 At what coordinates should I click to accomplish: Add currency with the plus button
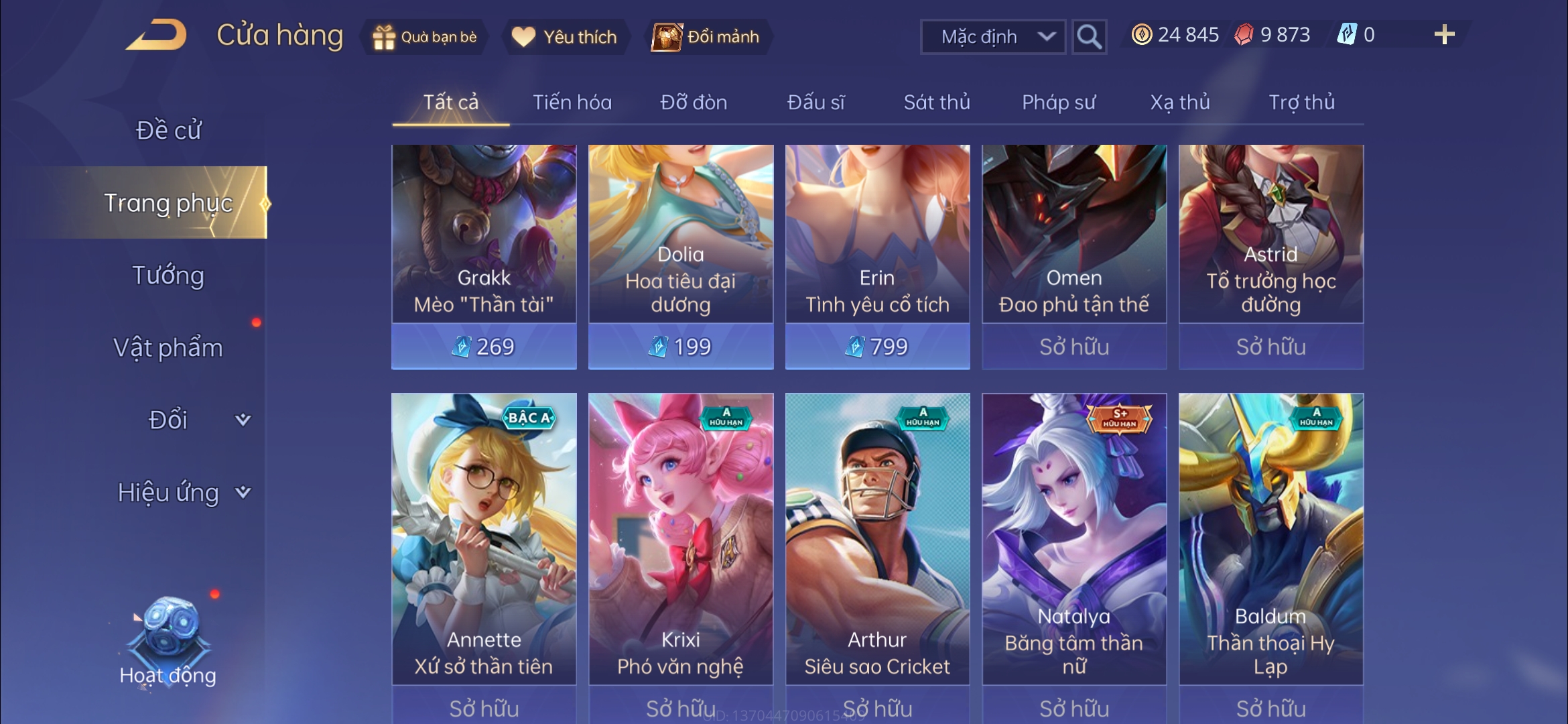tap(1444, 35)
